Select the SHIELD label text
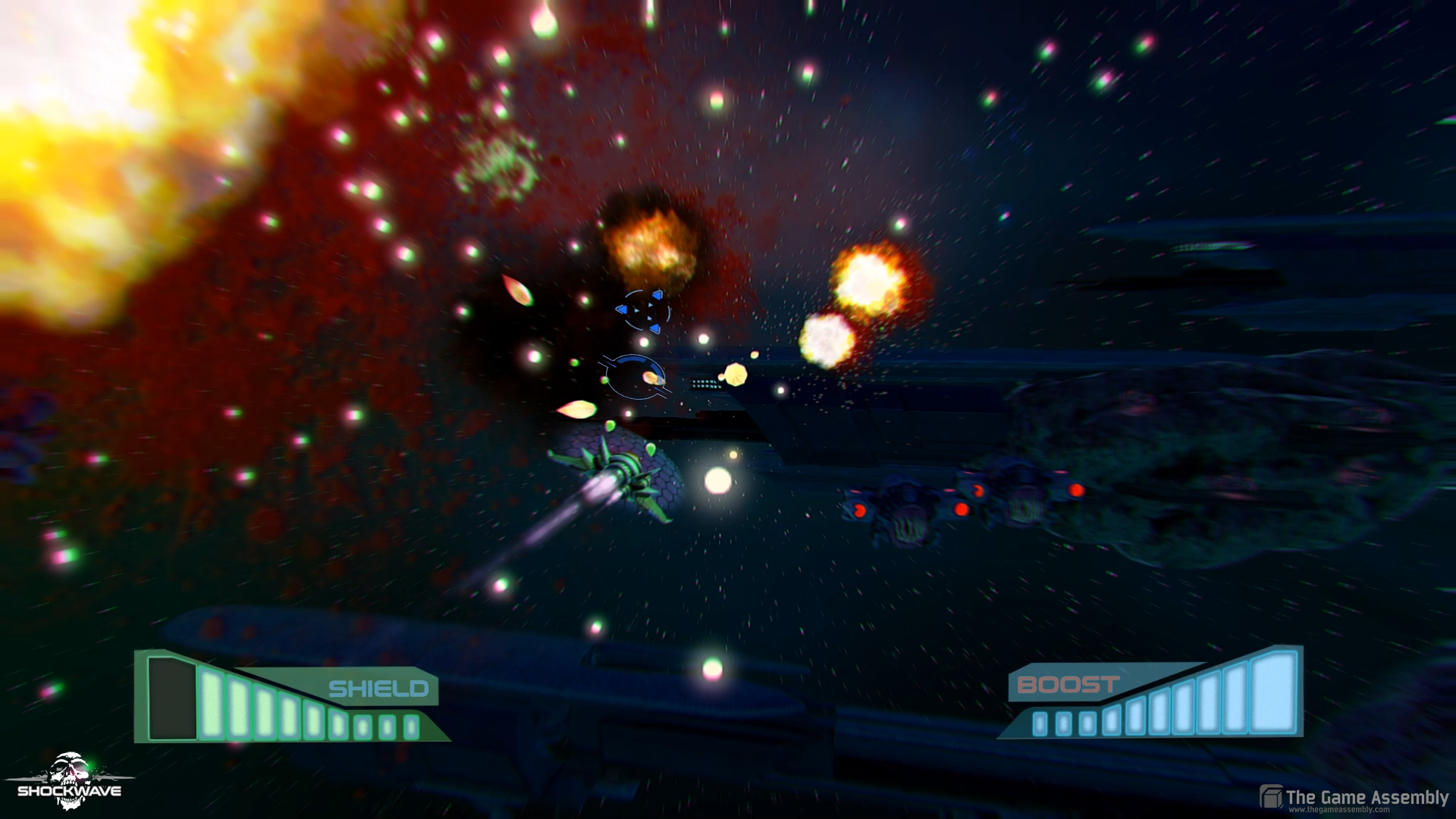The image size is (1456, 819). (x=379, y=689)
